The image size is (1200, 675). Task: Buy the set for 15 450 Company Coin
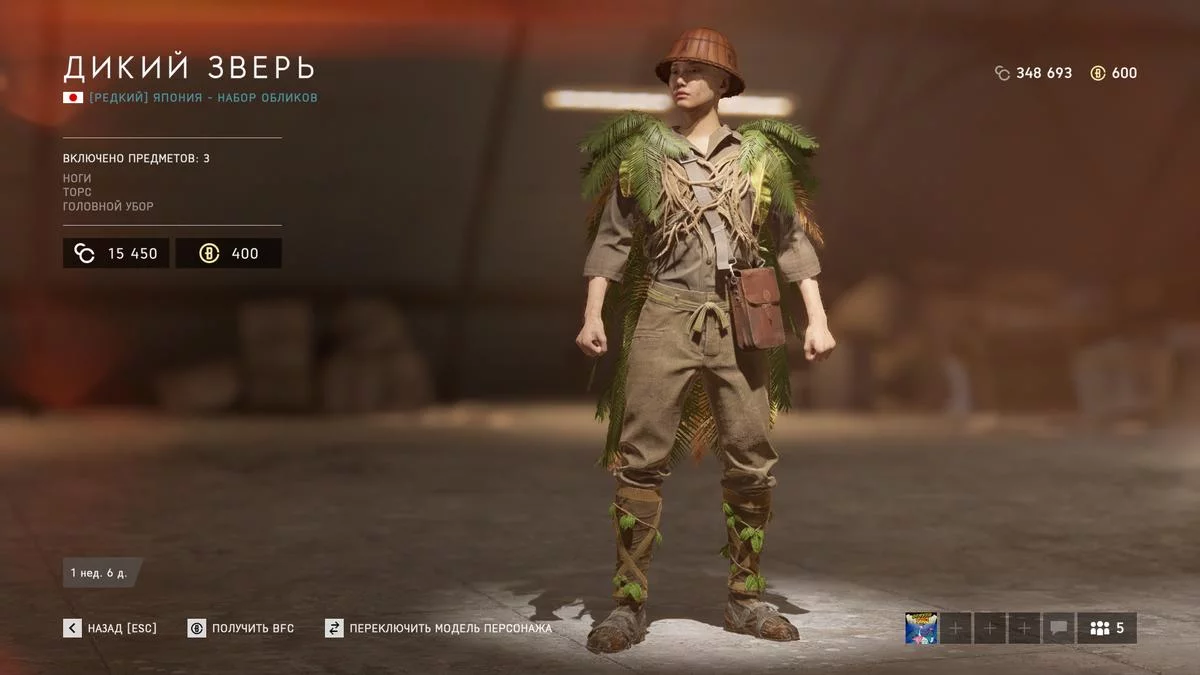116,253
